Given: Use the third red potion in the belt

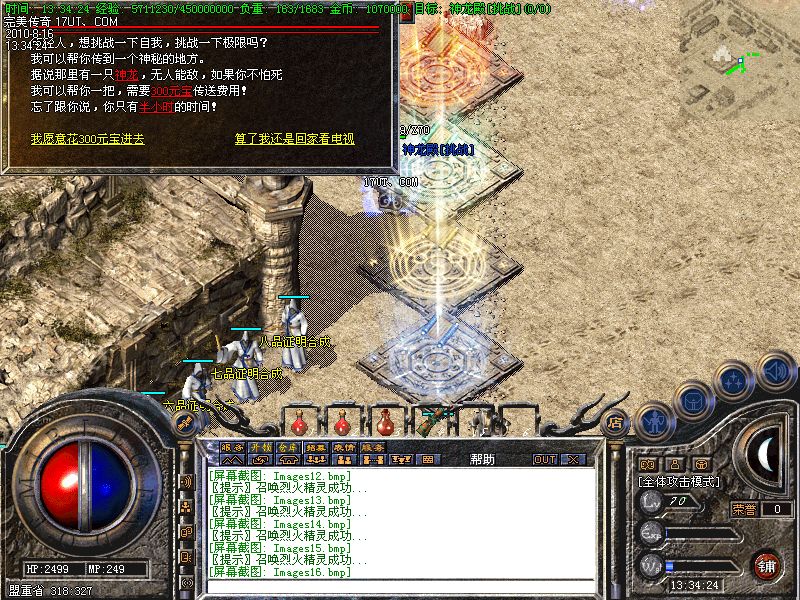Looking at the screenshot, I should pos(387,421).
